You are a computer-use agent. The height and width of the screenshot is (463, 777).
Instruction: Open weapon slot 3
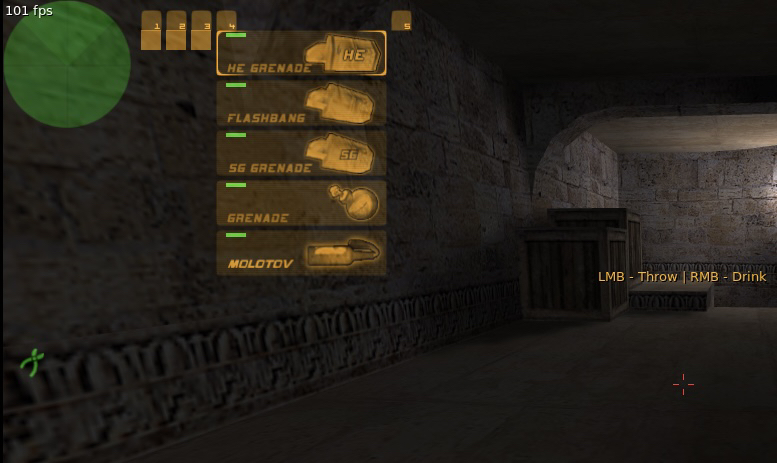[x=201, y=31]
